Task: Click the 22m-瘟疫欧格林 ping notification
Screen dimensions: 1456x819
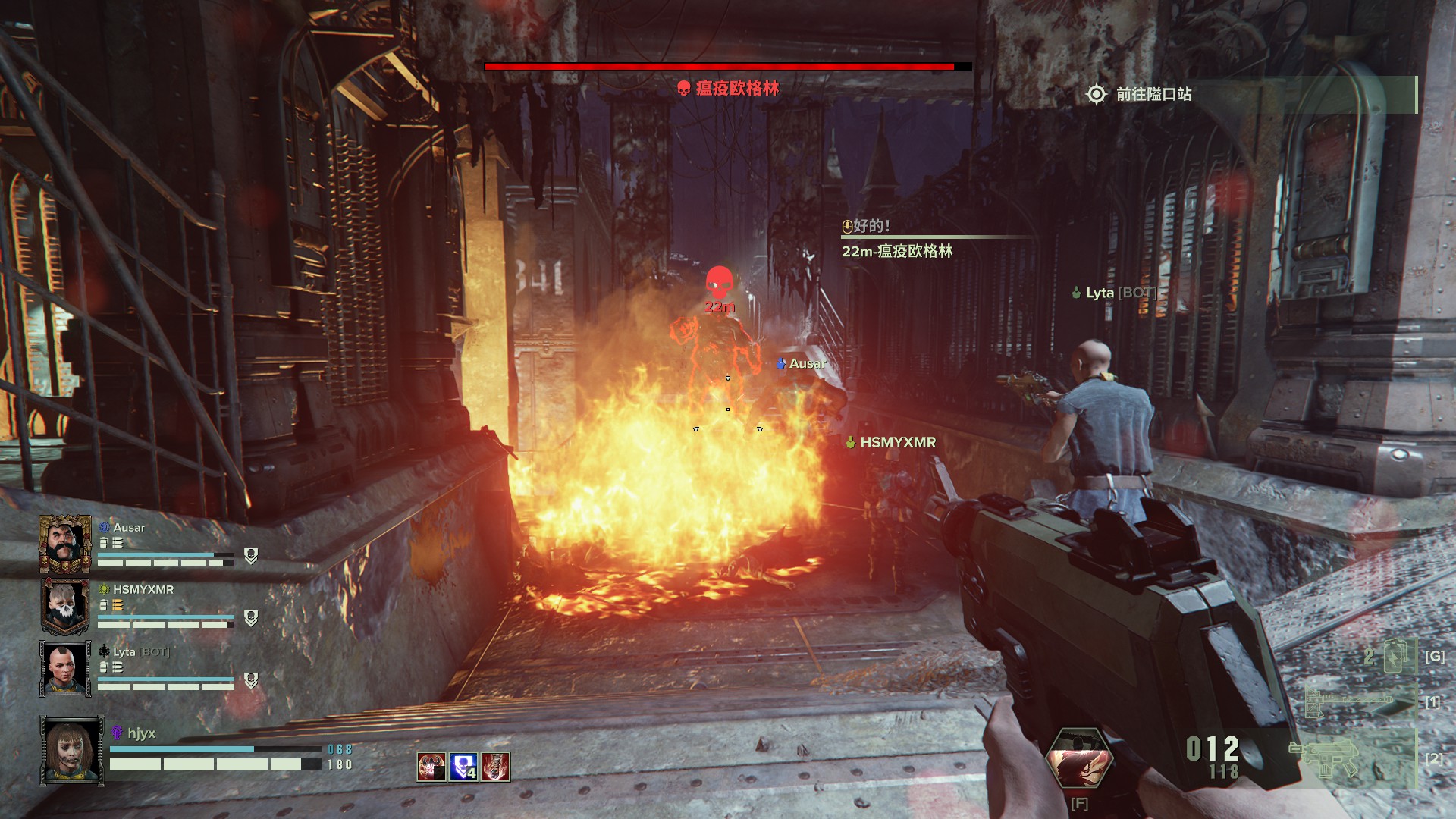Action: coord(897,251)
